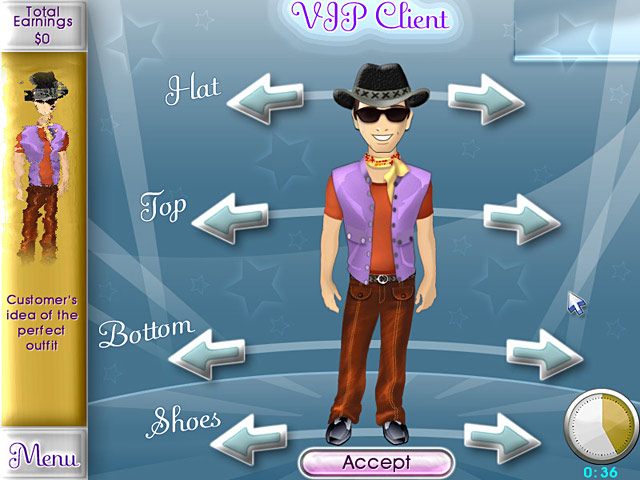Pick the next shoes with right arrow
640x480 pixels.
click(502, 435)
